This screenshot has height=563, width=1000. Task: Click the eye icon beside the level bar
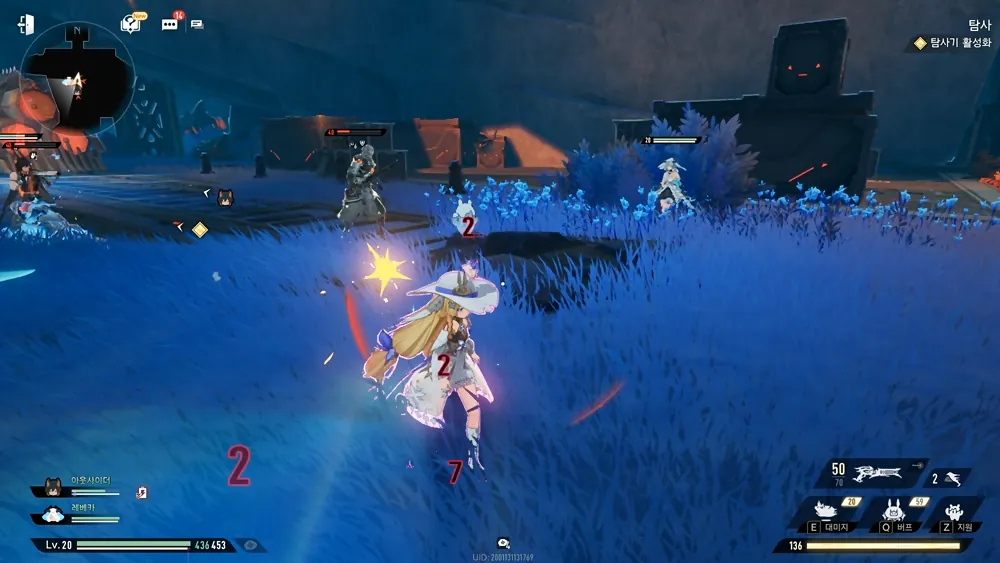coord(250,545)
